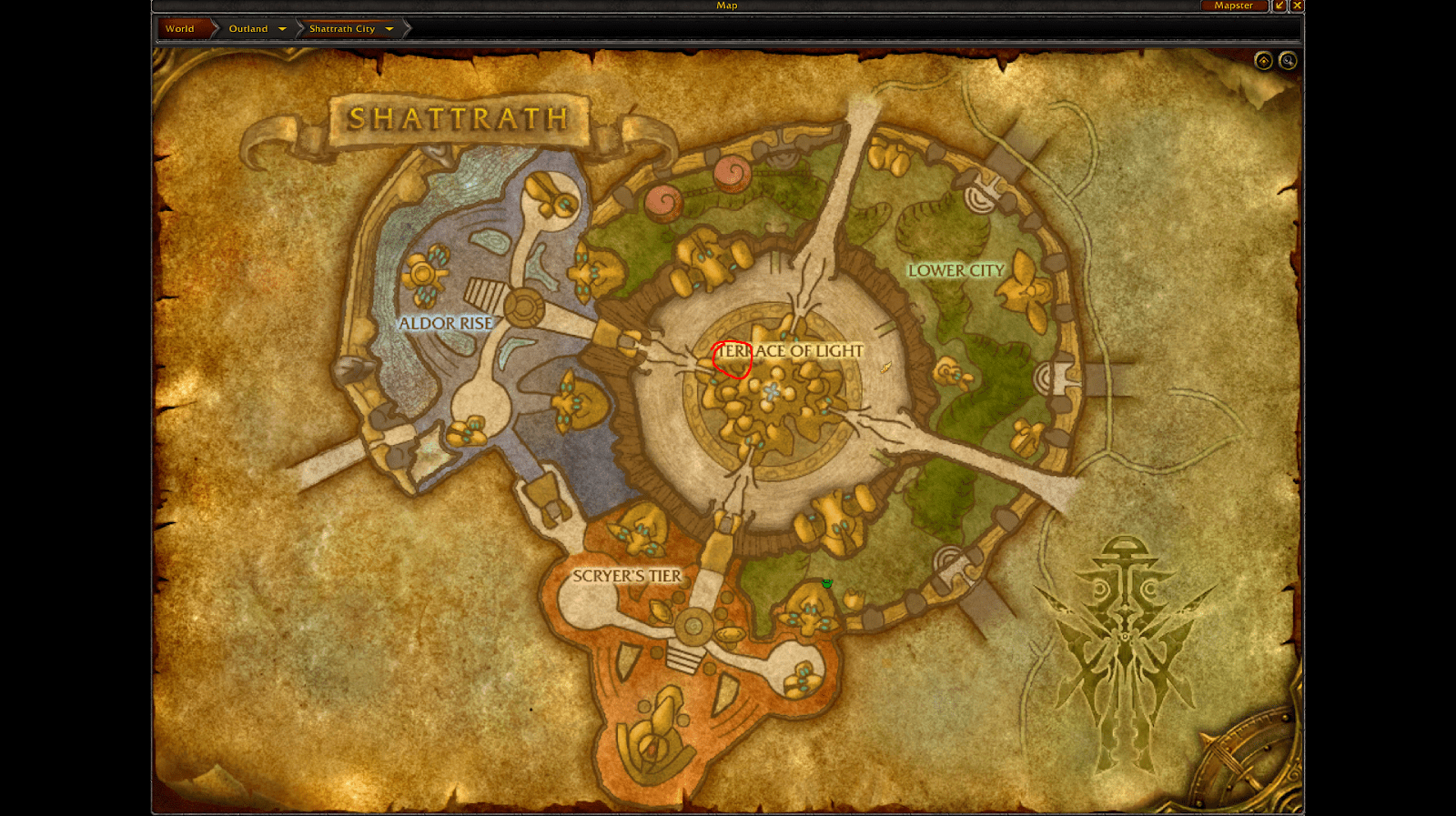Click the Terrace of Light label
1456x816 pixels.
(x=788, y=349)
